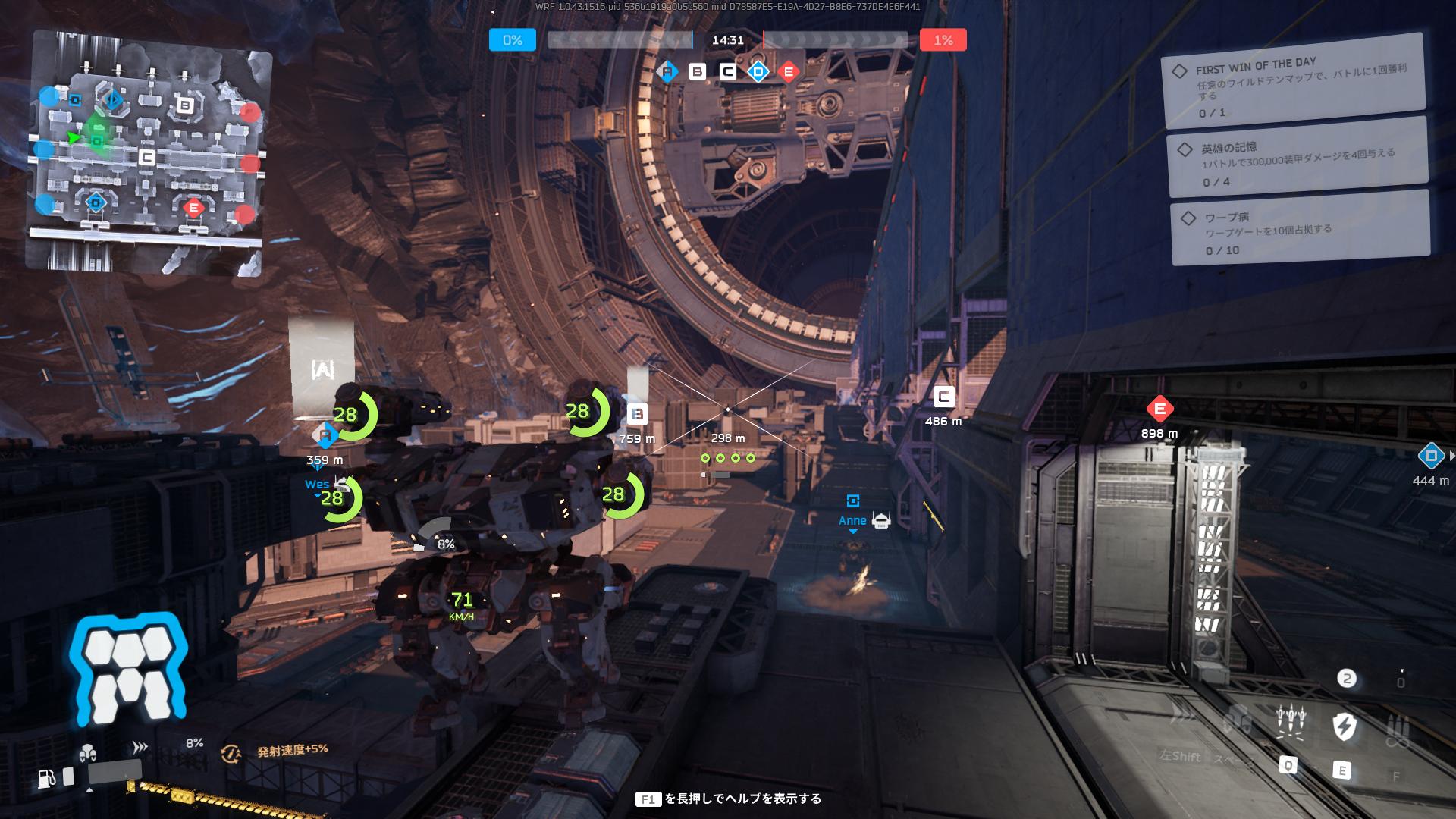
Task: Click the fire rate +5% buff icon
Action: 231,753
